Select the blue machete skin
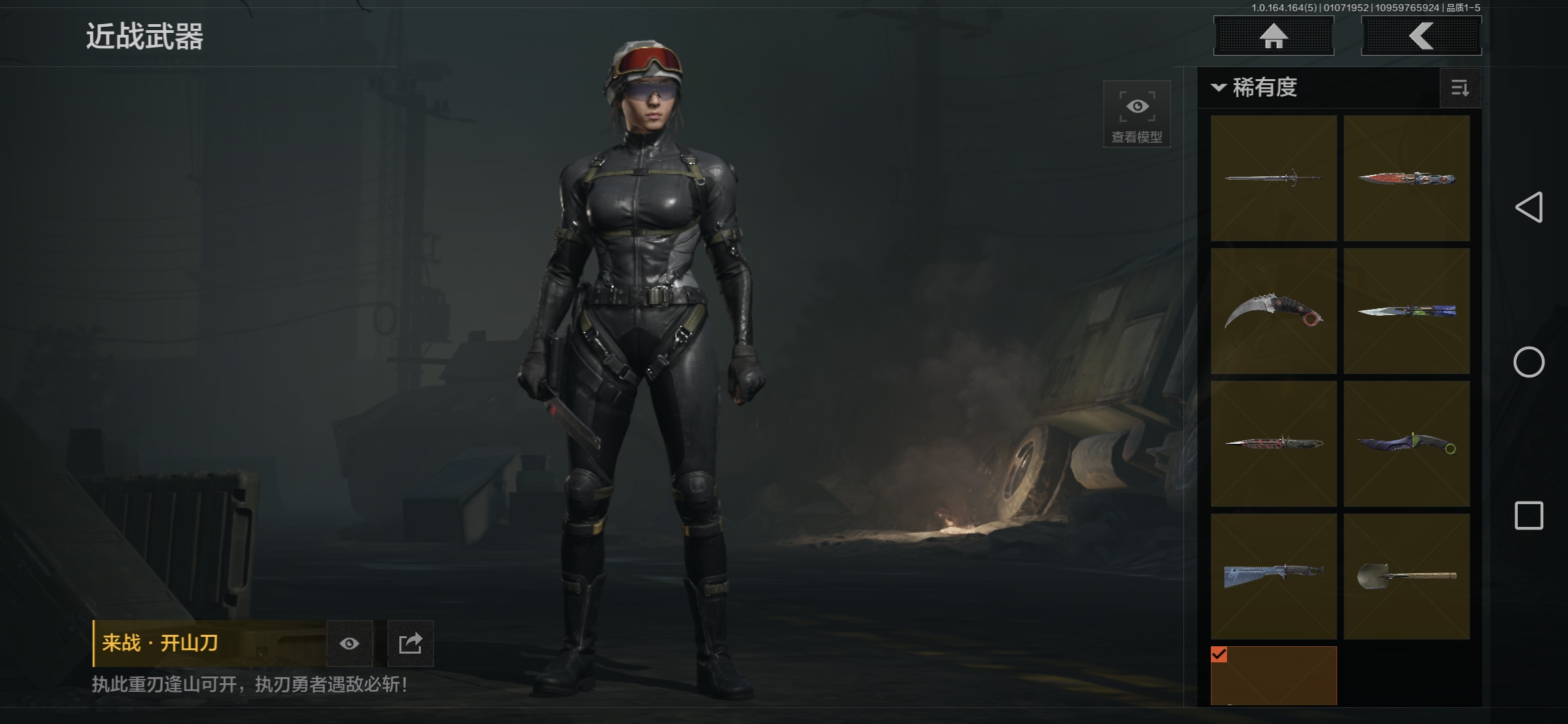This screenshot has width=1568, height=724. tap(1273, 577)
